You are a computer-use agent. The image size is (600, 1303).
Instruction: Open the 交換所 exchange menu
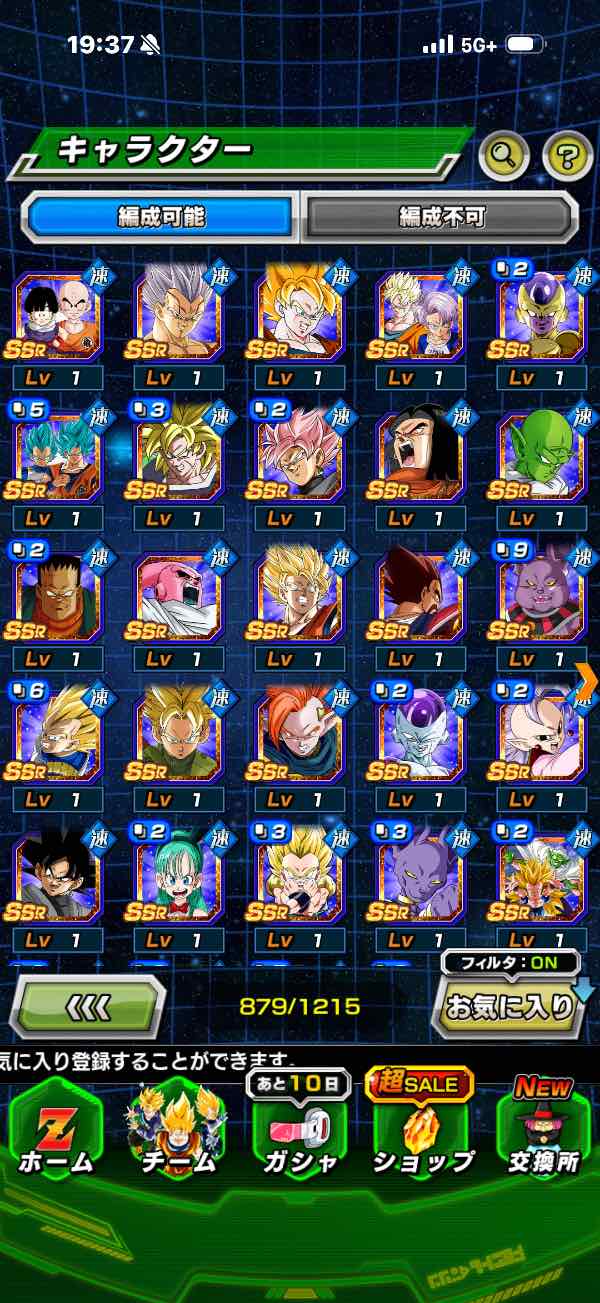(x=543, y=1130)
